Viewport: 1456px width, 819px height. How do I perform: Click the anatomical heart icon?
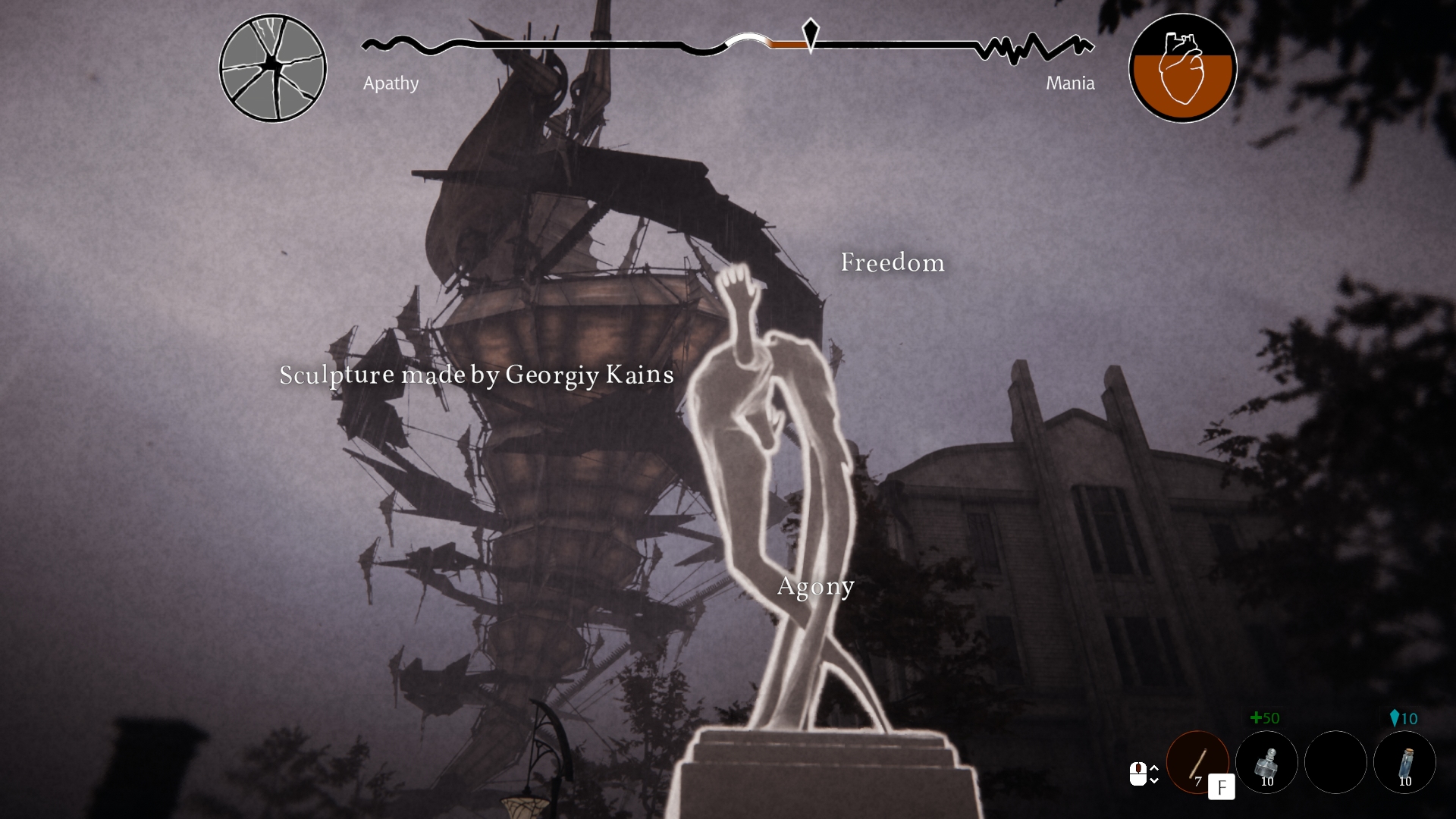1182,68
